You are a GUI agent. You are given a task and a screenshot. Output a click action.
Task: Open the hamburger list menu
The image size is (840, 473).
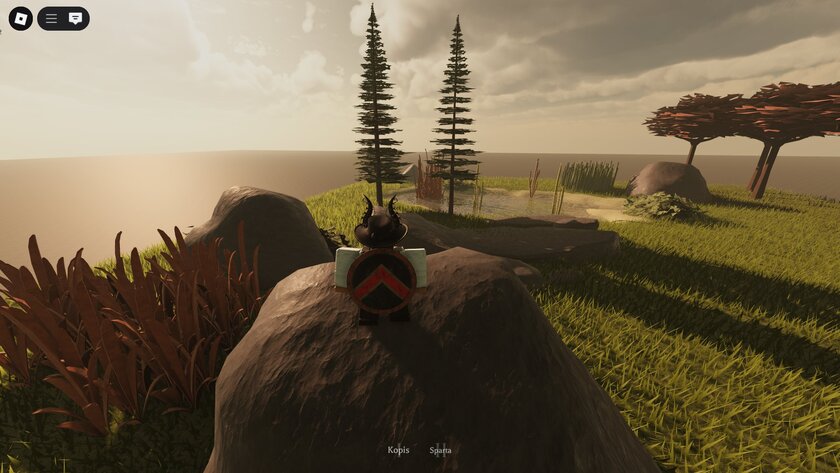coord(51,18)
